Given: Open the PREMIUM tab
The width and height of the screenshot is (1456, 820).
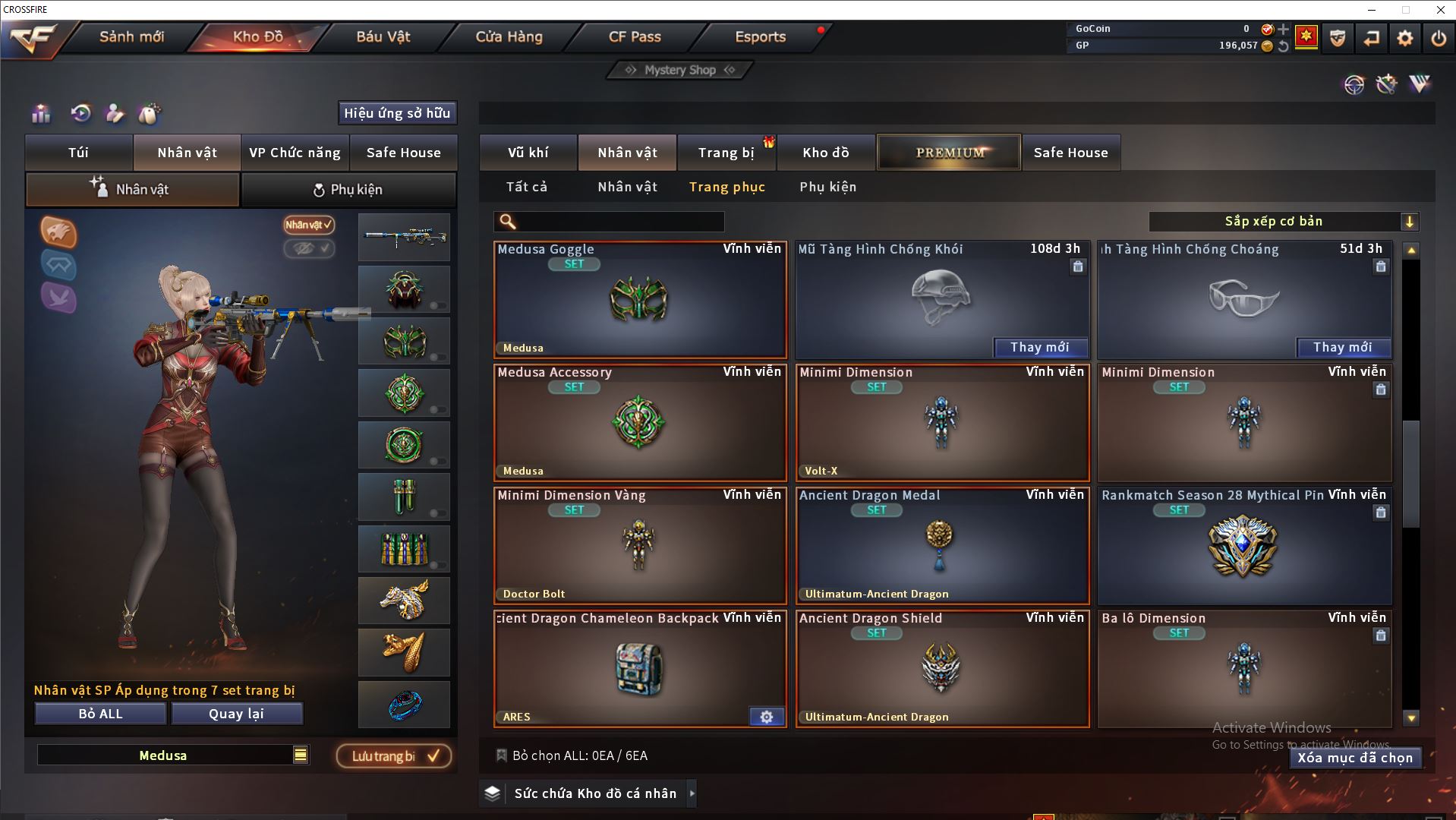Looking at the screenshot, I should (949, 153).
